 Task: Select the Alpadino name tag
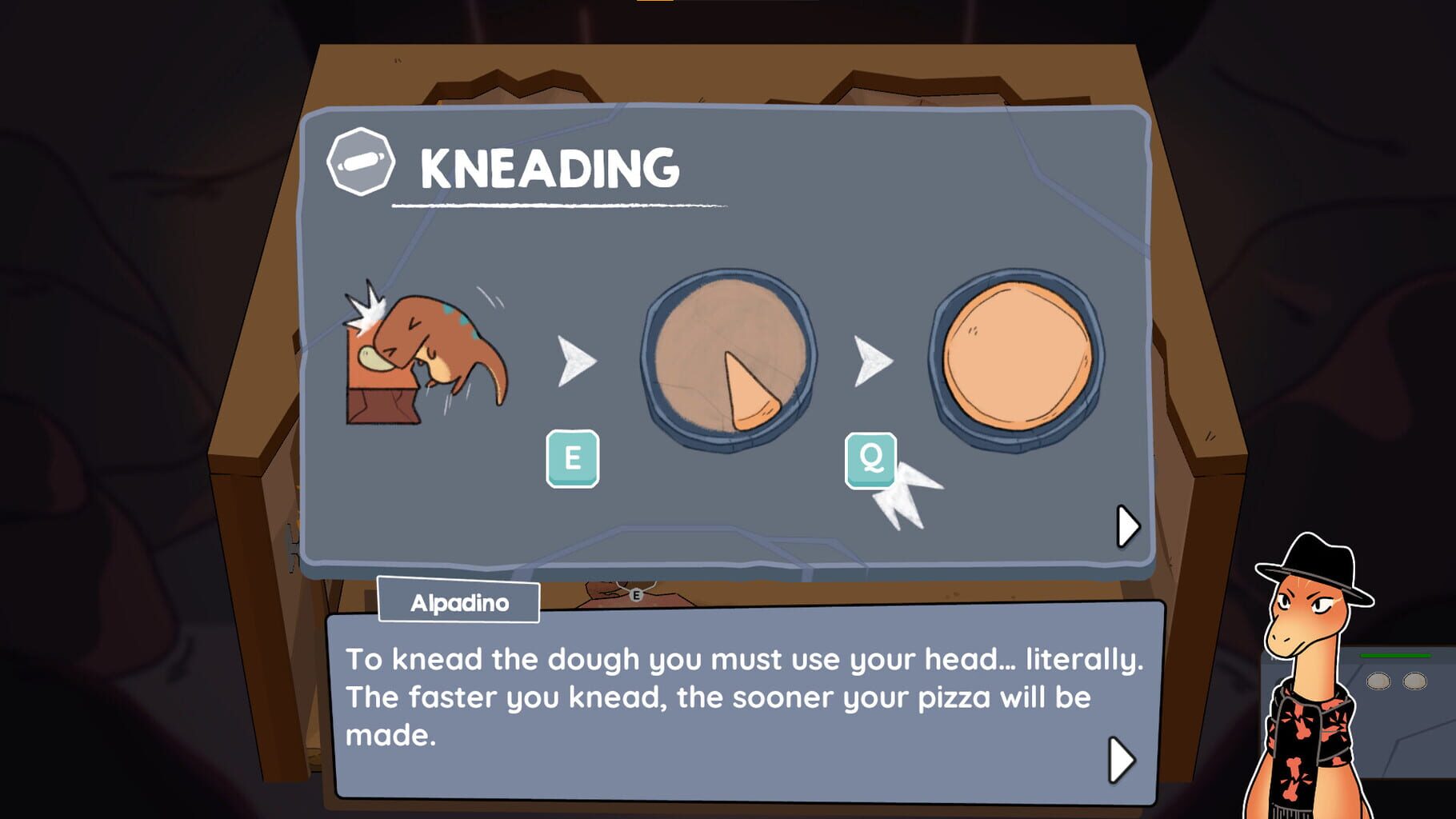coord(458,602)
